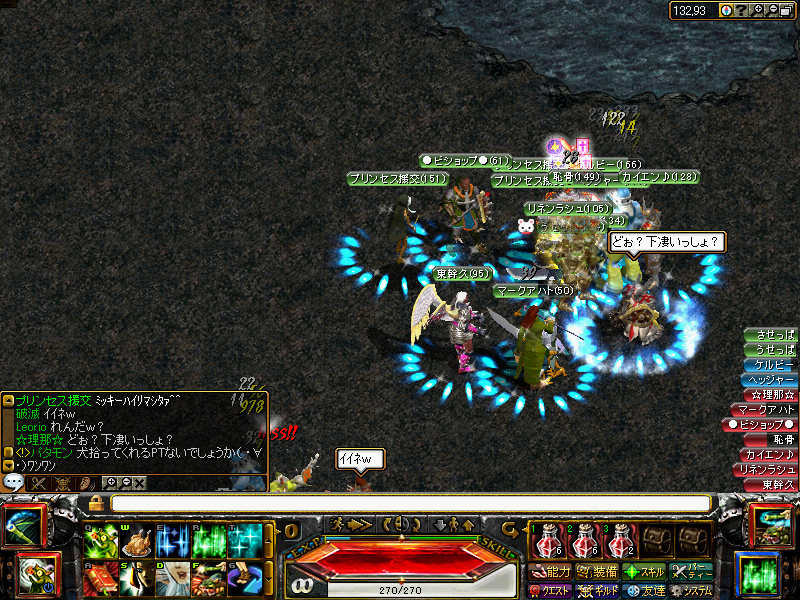Open the パーティー (party) menu
Screen dimensions: 800x600
click(691, 572)
